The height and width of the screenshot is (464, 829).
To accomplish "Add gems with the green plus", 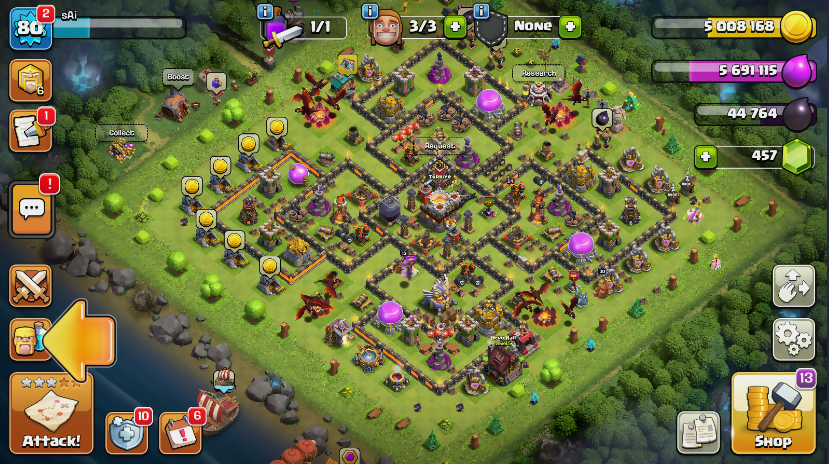I will (x=706, y=157).
